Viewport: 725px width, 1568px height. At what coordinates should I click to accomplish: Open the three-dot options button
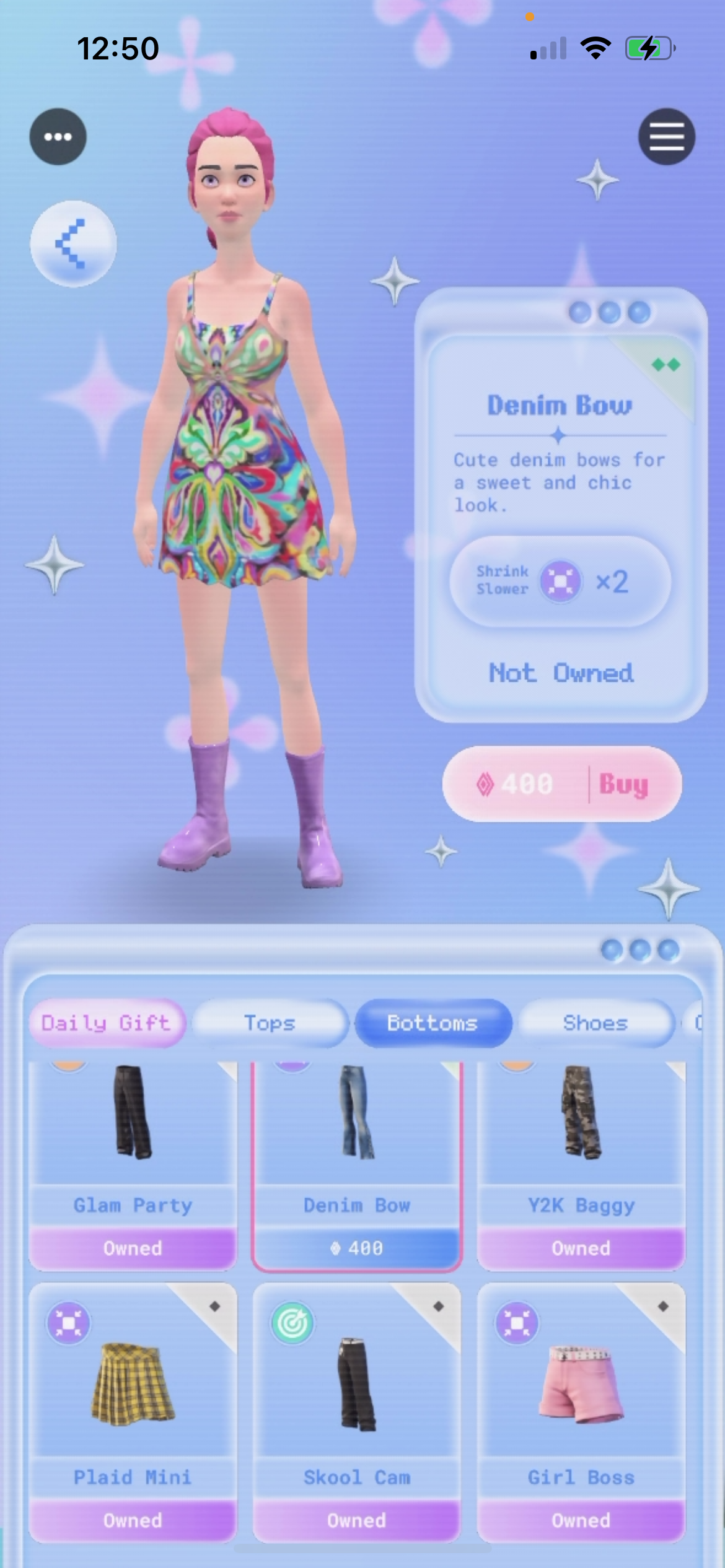58,136
